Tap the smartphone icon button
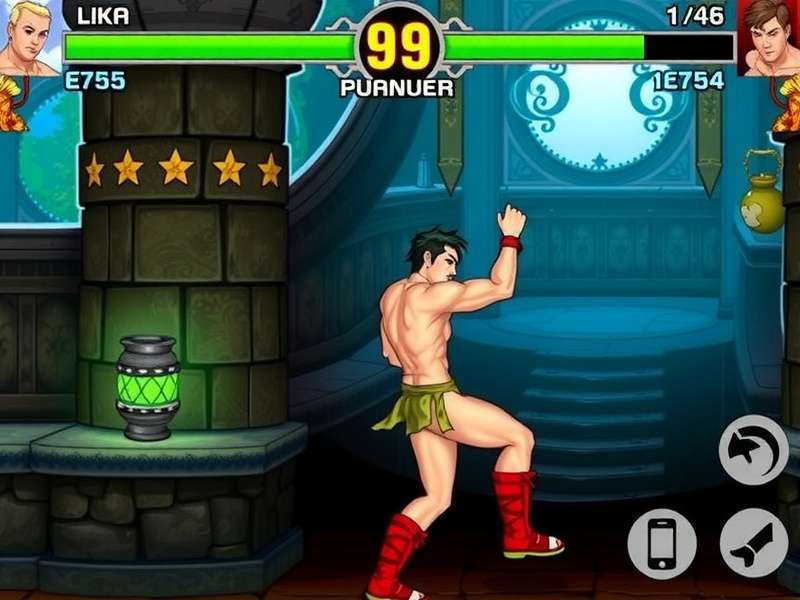 661,543
